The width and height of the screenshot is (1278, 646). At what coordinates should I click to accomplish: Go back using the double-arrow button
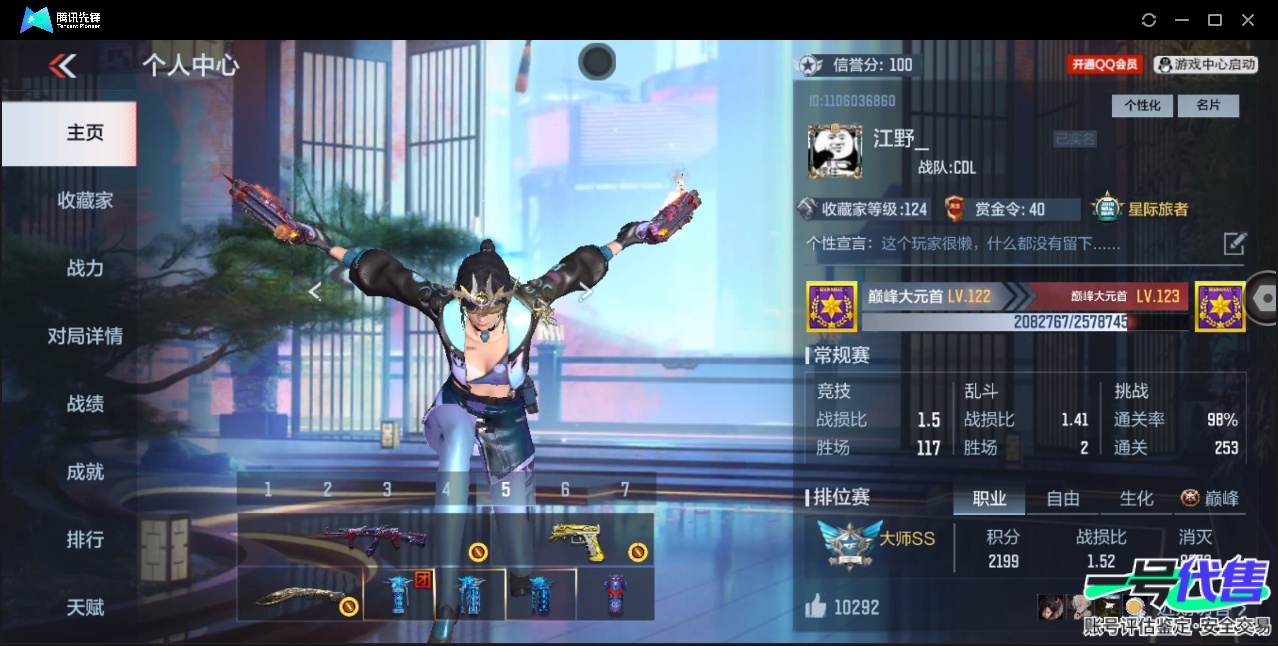point(62,66)
